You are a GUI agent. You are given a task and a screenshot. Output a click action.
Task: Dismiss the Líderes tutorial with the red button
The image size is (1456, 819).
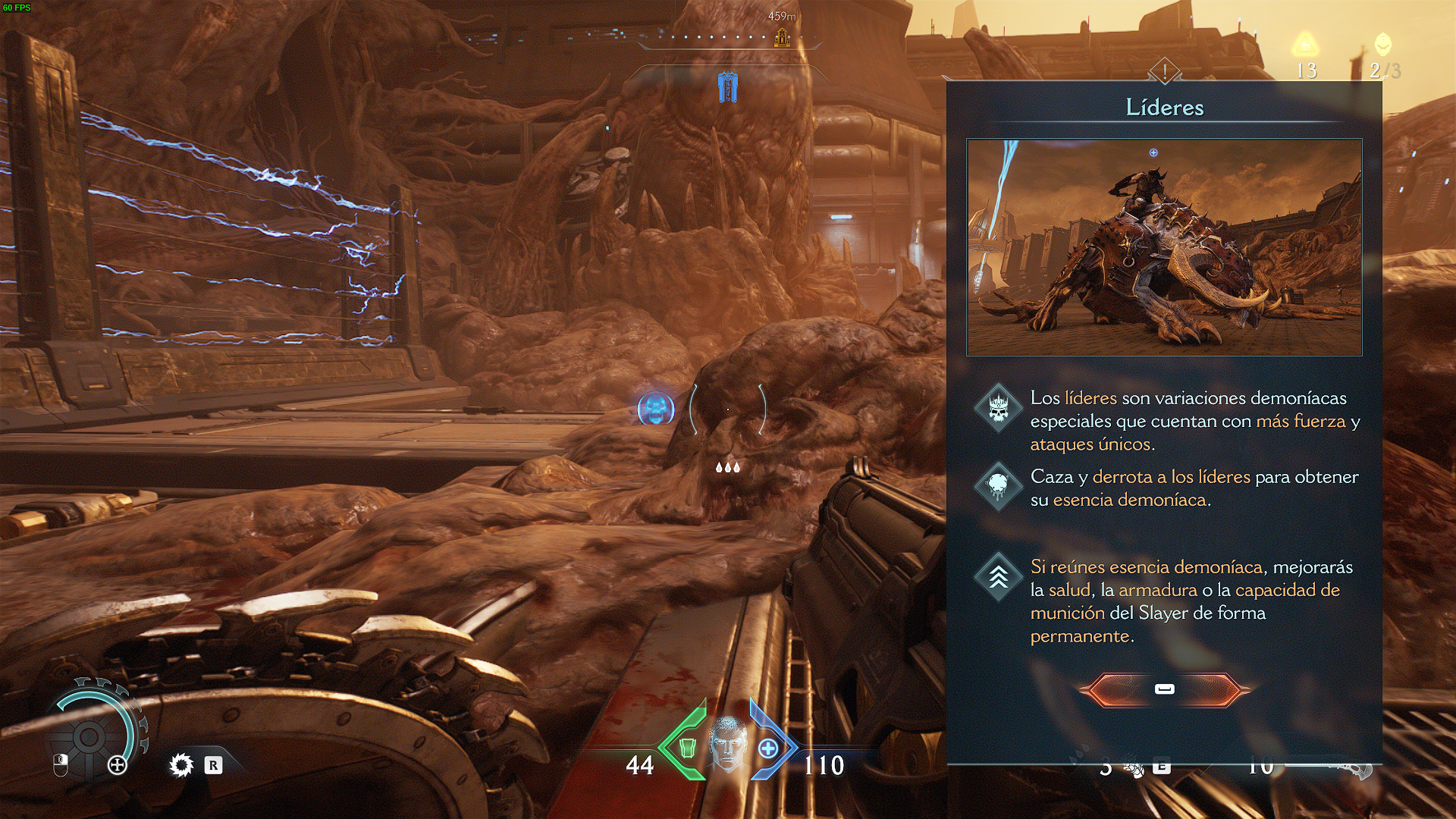[1164, 689]
